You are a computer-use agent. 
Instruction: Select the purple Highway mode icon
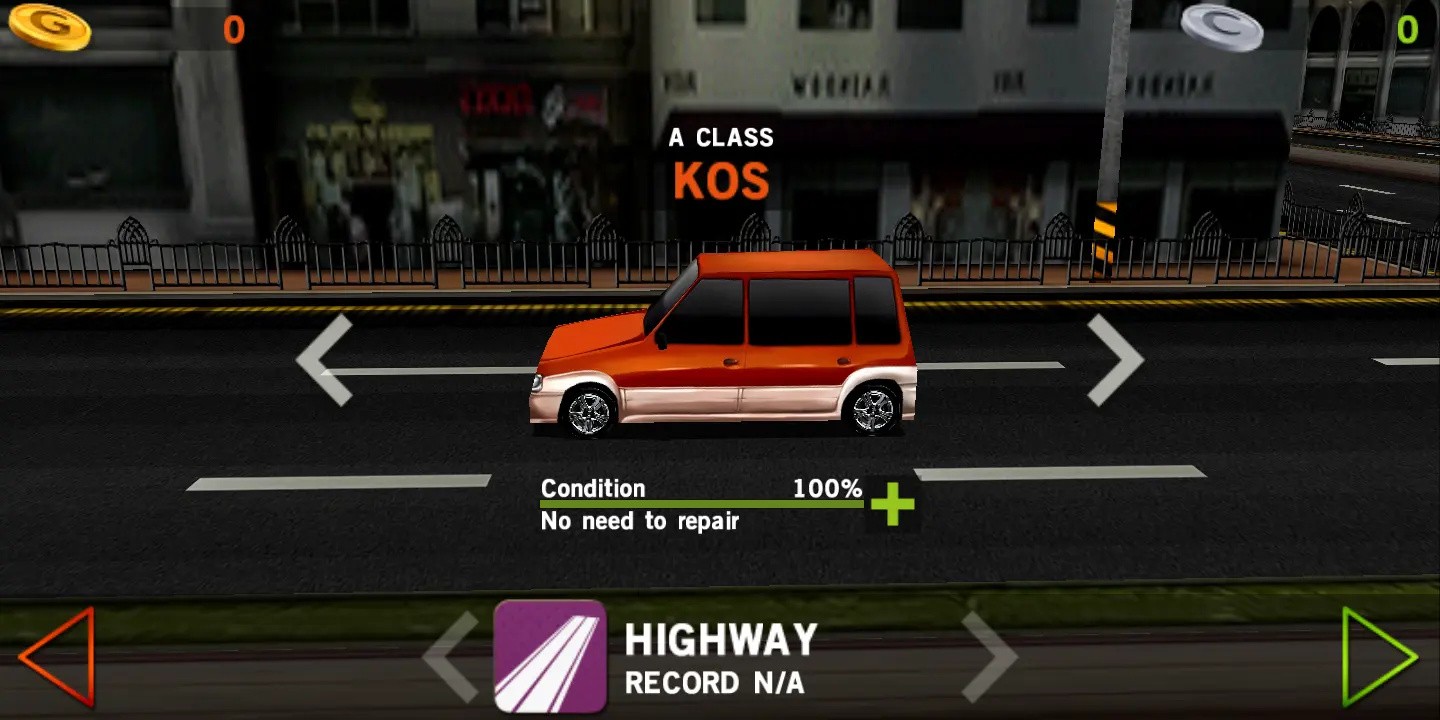[550, 656]
